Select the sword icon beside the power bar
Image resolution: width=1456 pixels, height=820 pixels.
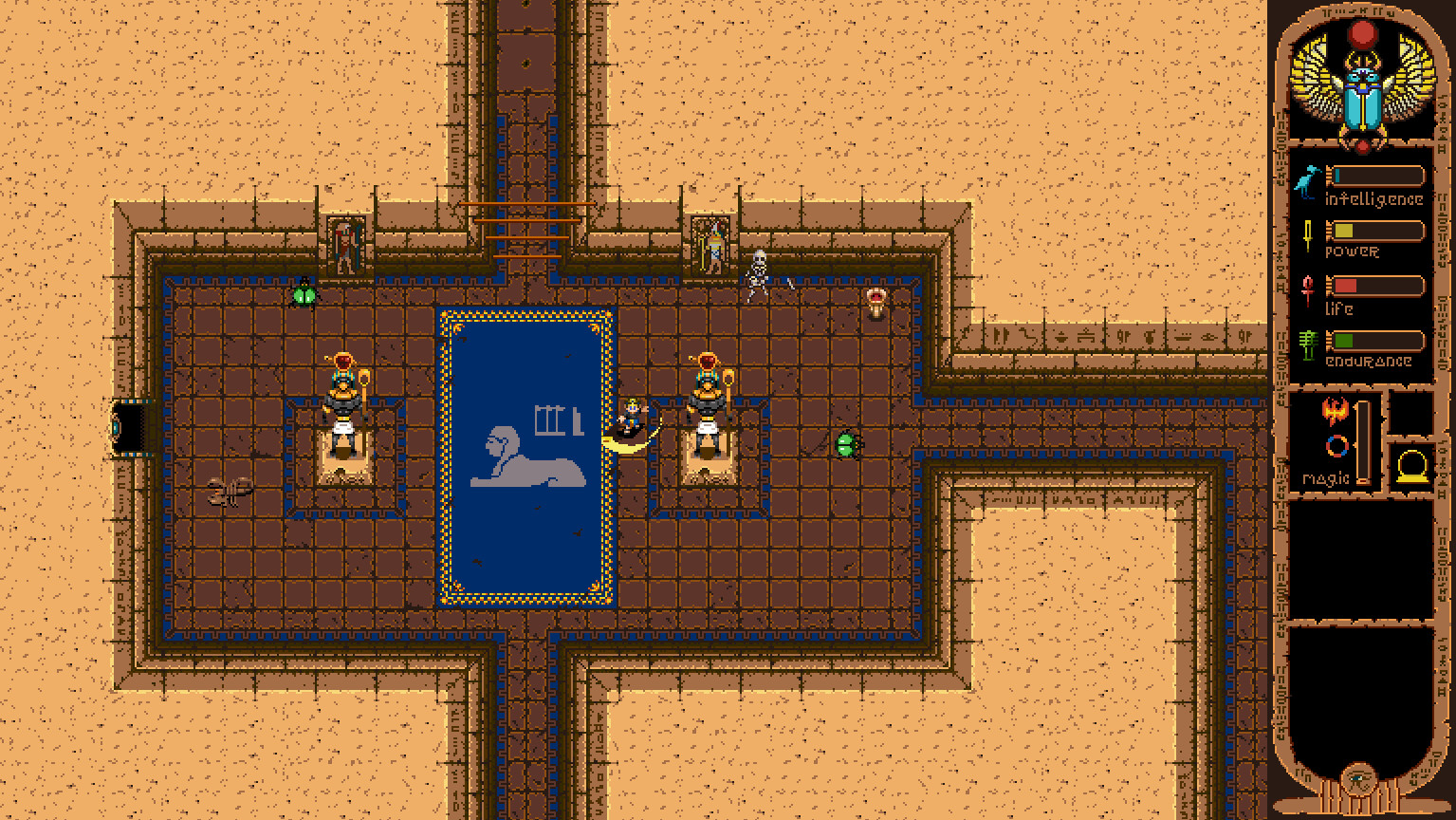pos(1307,235)
